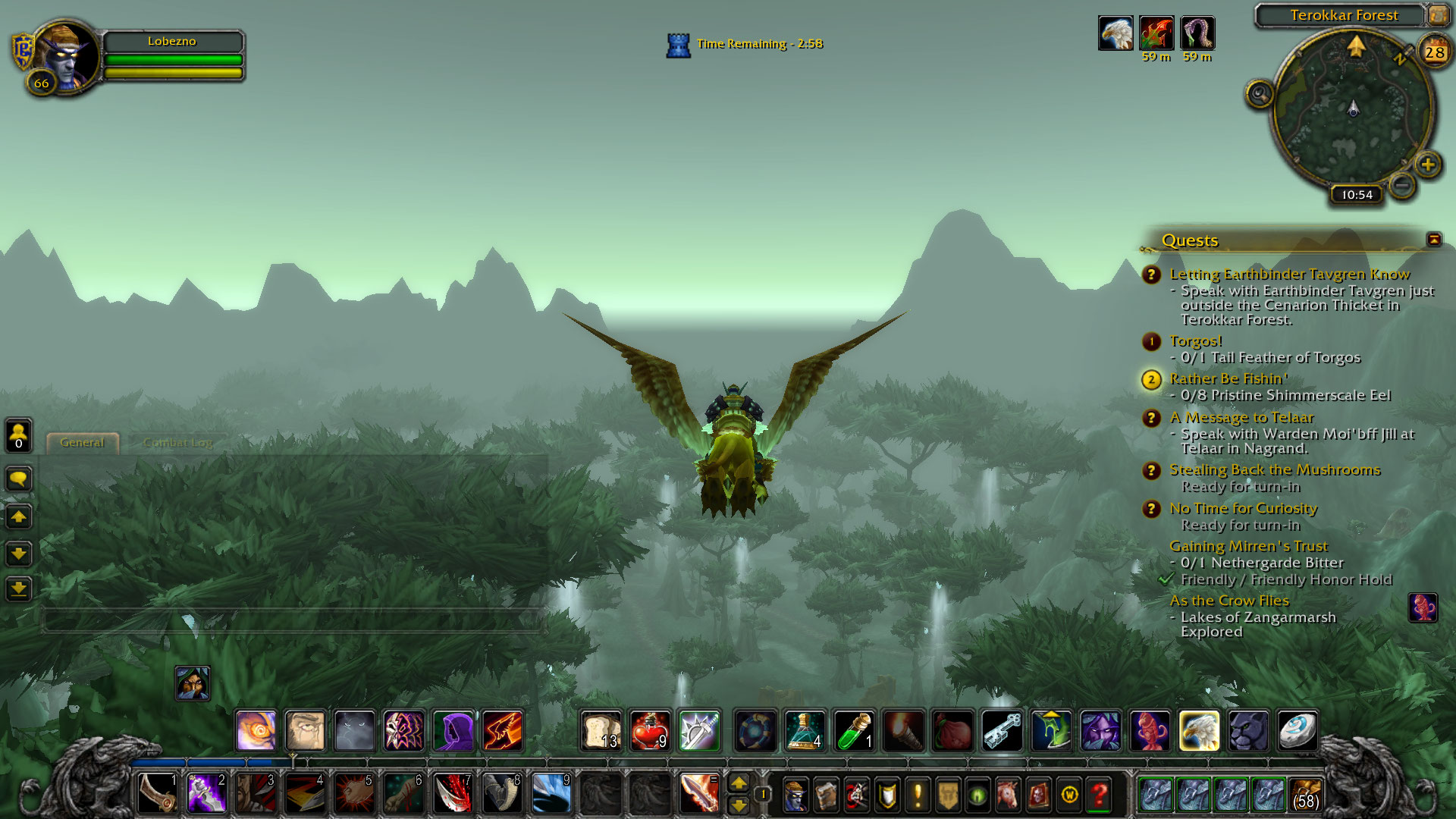Viewport: 1456px width, 819px height.
Task: Open the Rather Be Fishin' quest entry
Action: (x=1228, y=378)
